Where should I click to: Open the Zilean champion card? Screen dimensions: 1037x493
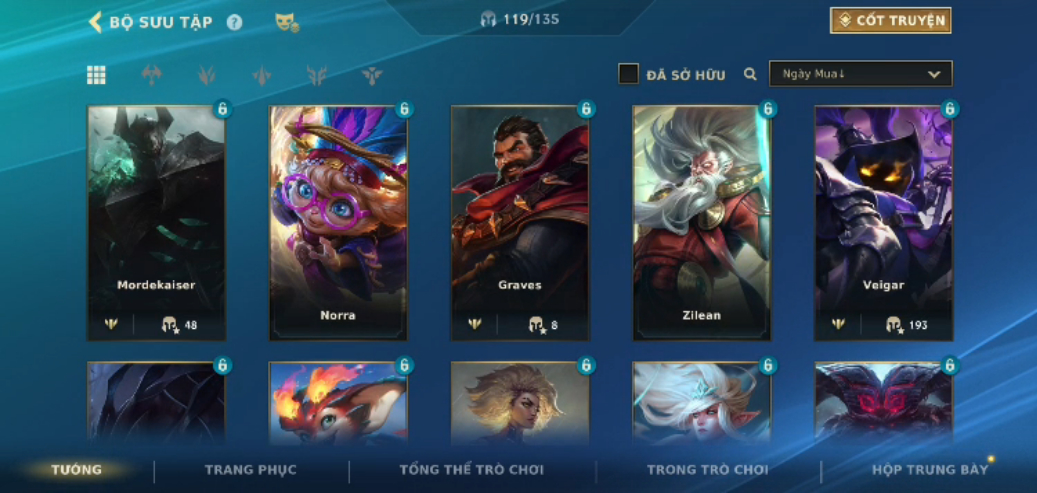[x=702, y=222]
